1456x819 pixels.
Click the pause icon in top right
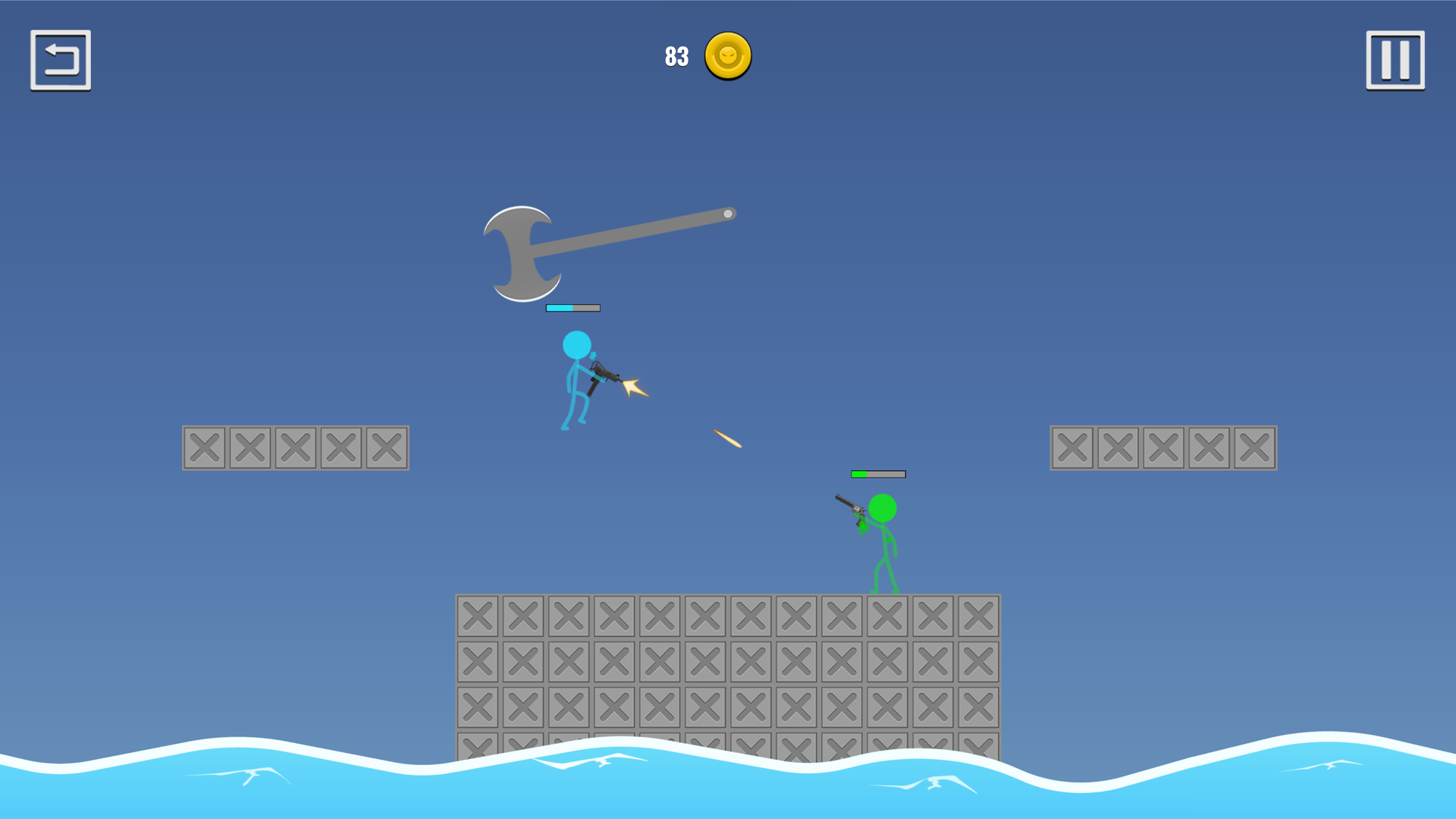(1394, 60)
